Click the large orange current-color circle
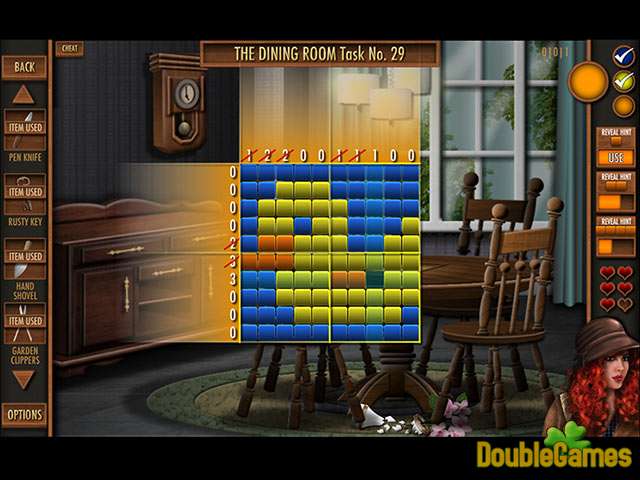Screen dimensions: 640x480 (588, 82)
